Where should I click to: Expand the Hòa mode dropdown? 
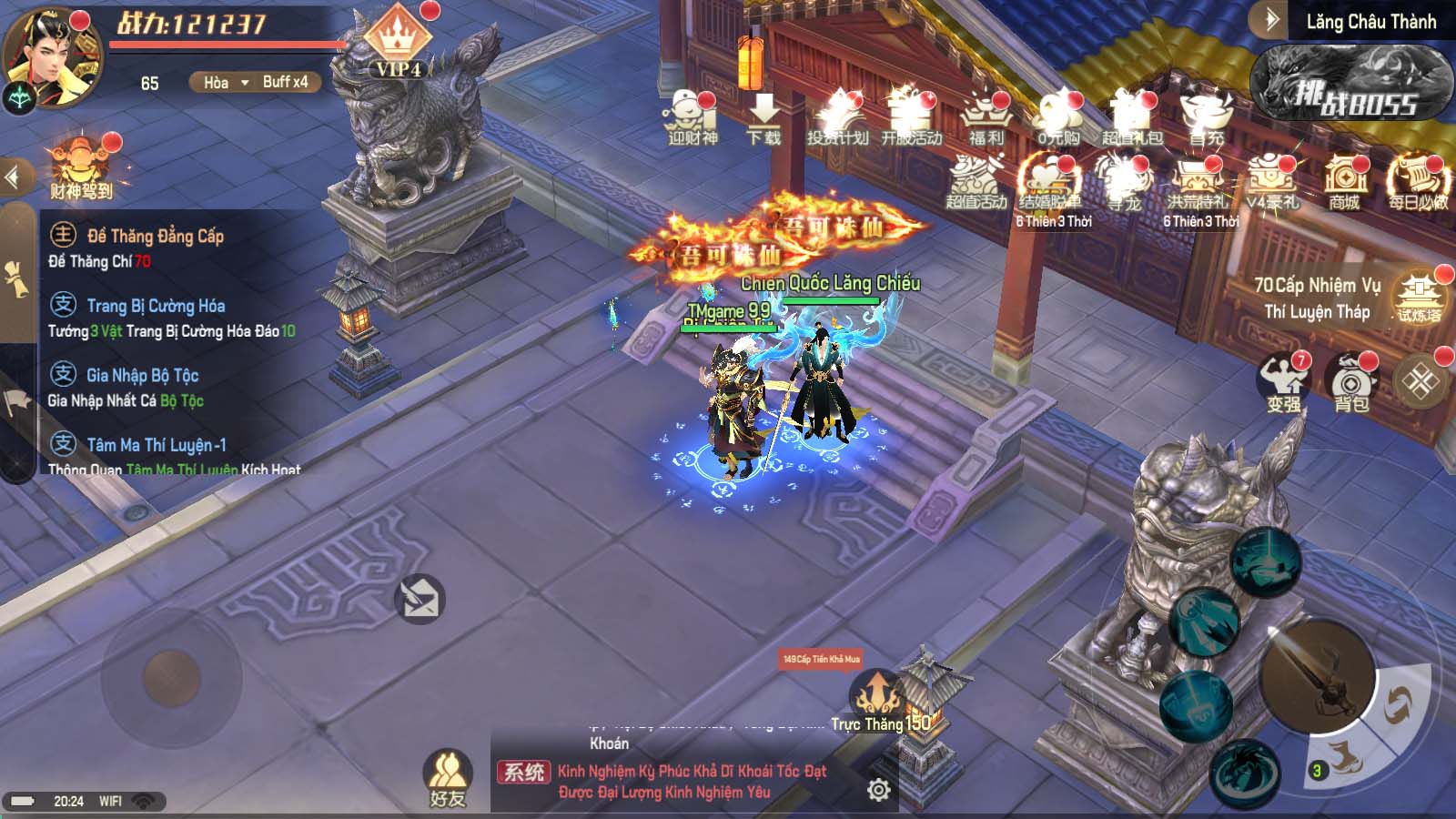(220, 83)
